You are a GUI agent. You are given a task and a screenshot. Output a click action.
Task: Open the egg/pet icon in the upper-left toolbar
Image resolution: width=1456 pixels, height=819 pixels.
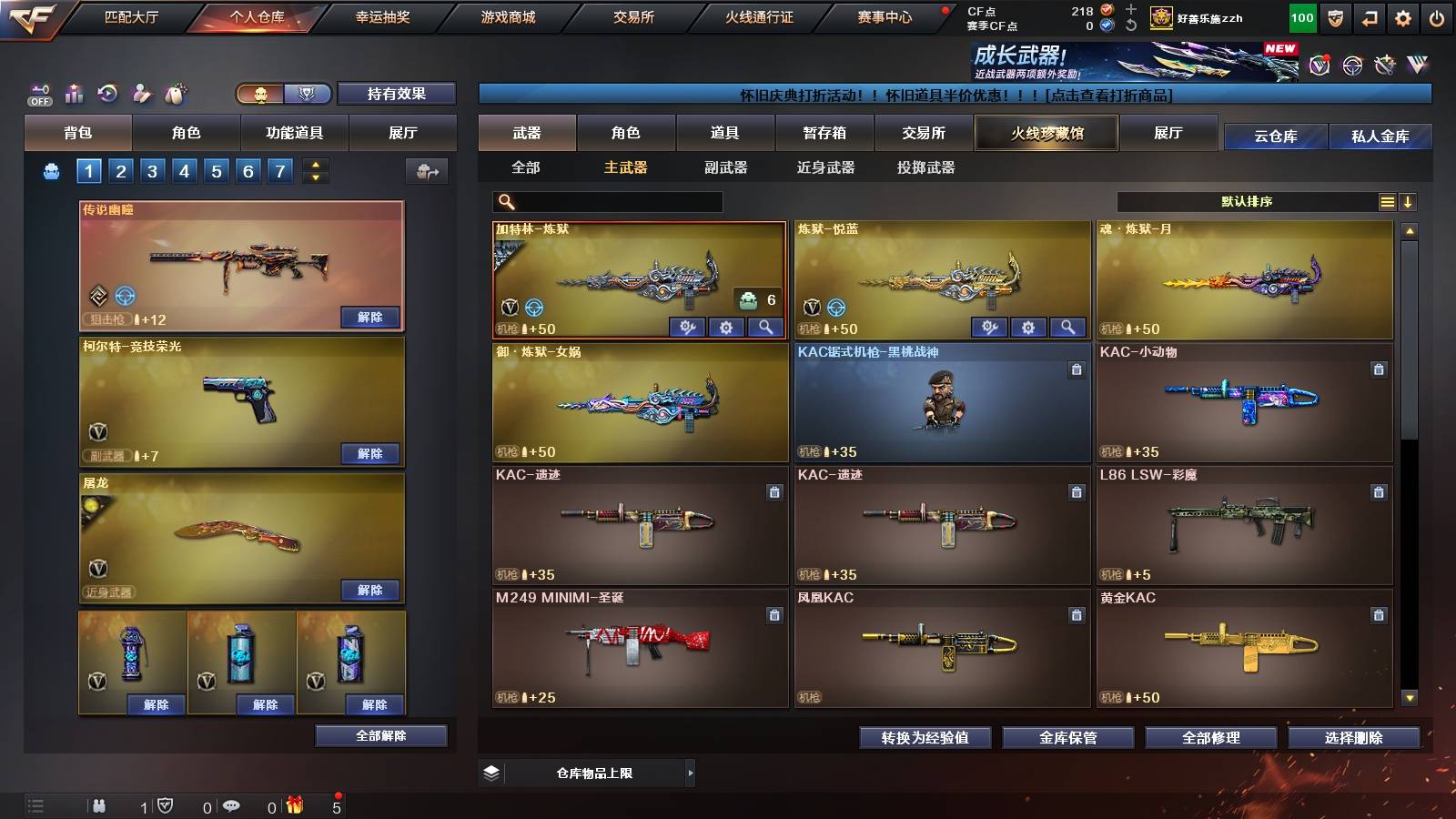[x=175, y=94]
